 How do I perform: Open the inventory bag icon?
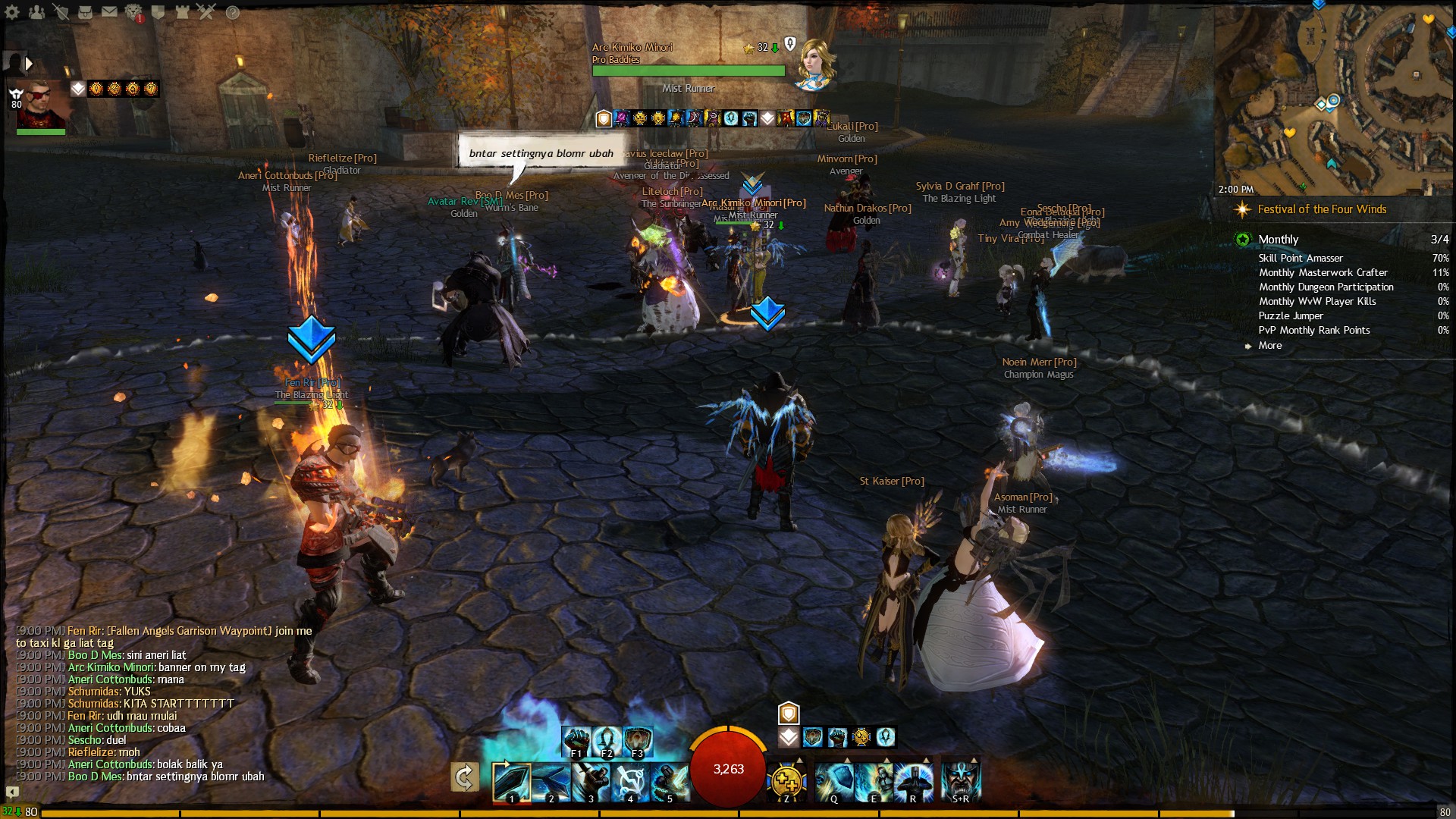[x=86, y=12]
